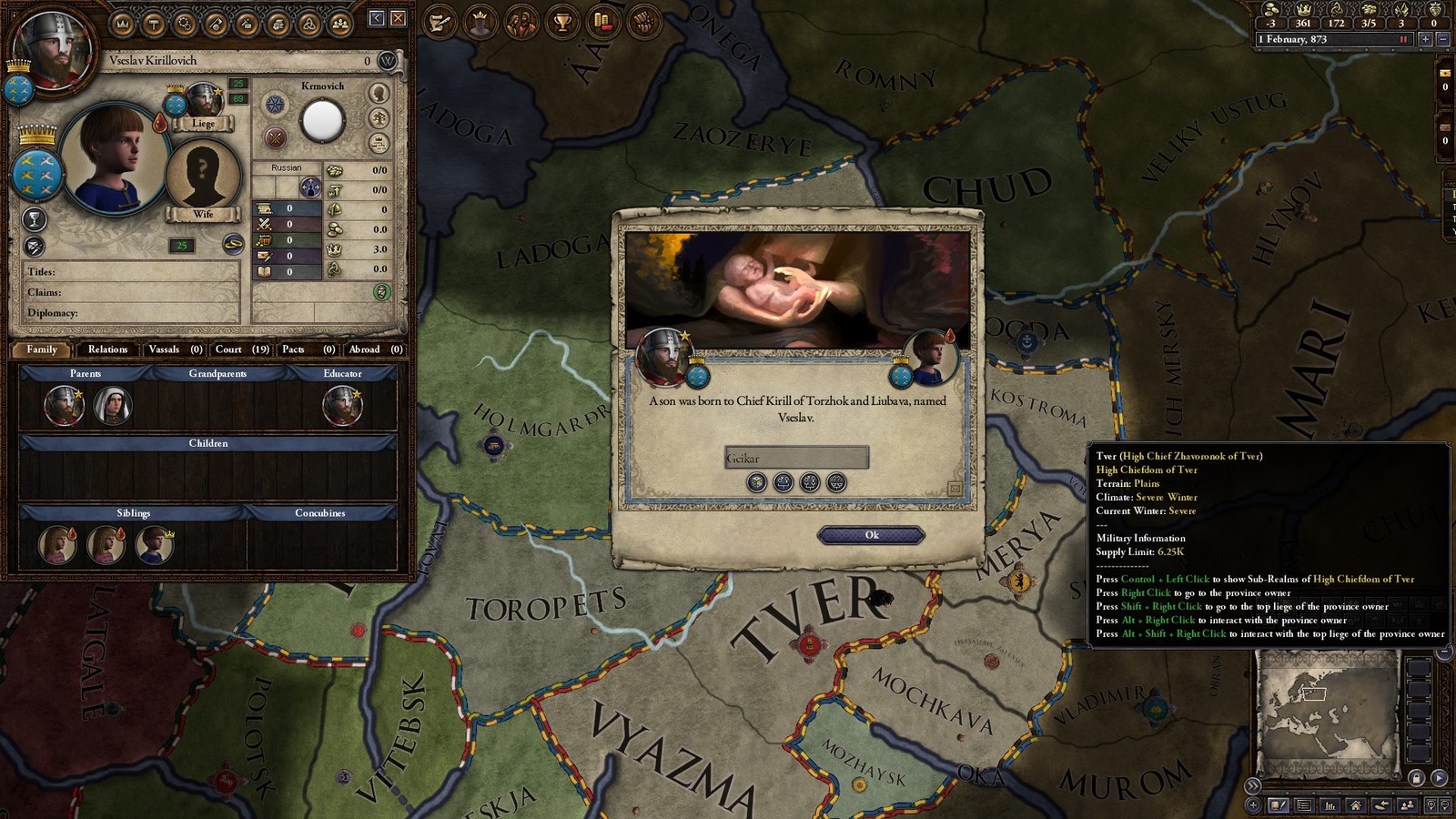1456x819 pixels.
Task: Select the mother's portrait under Parents
Action: [x=113, y=406]
